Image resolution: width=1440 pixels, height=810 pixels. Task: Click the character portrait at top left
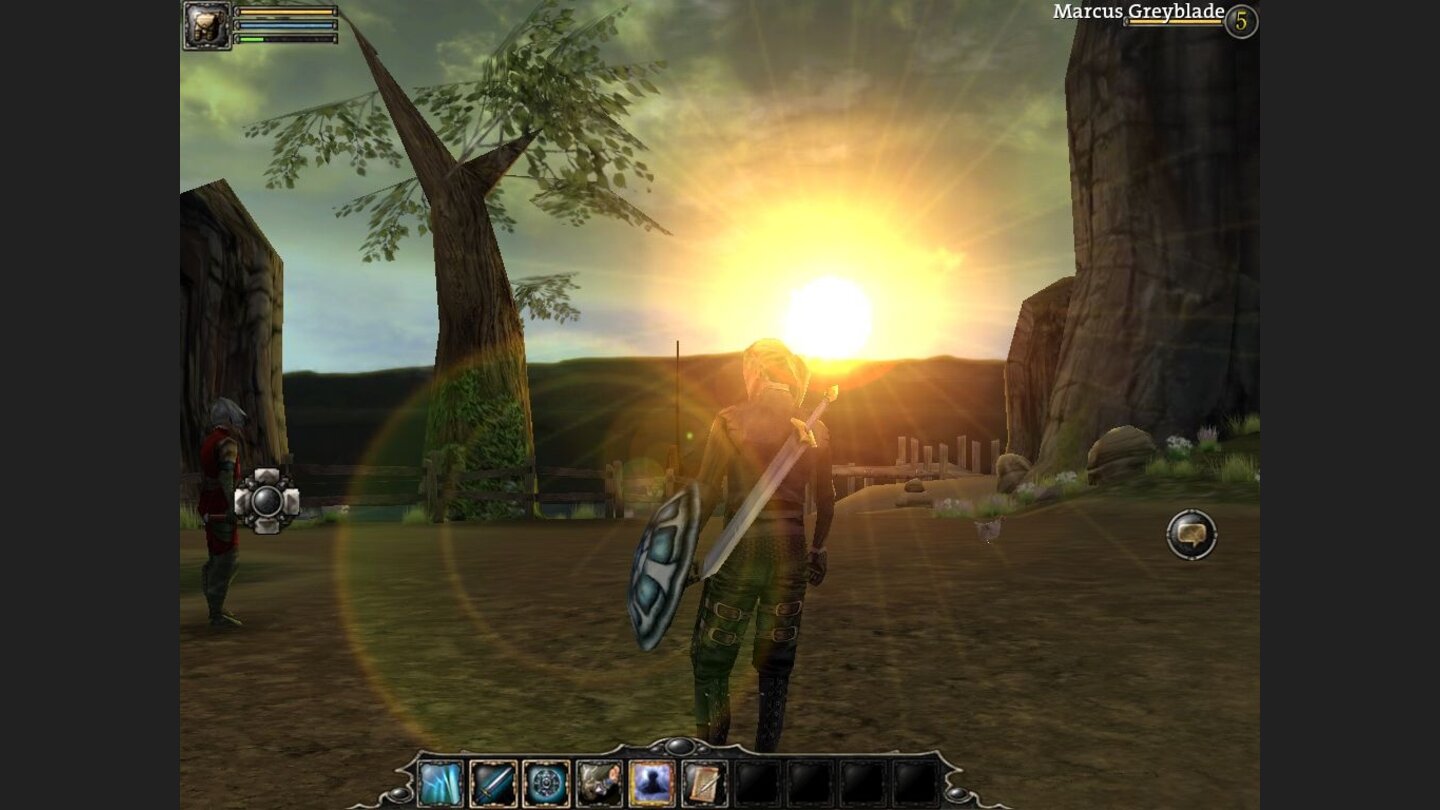pyautogui.click(x=206, y=25)
